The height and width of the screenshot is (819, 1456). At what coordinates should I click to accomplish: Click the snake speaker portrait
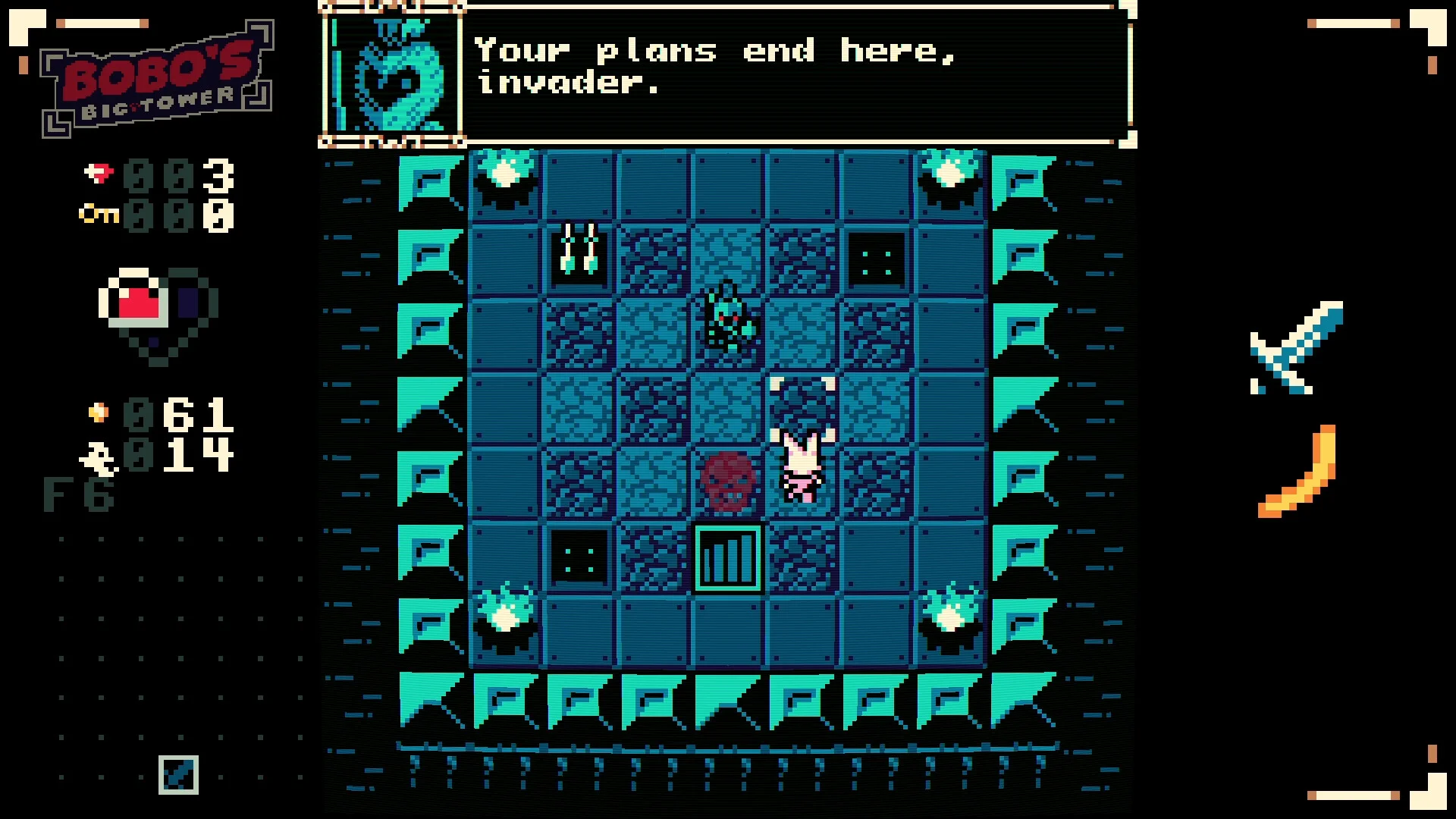pos(393,74)
